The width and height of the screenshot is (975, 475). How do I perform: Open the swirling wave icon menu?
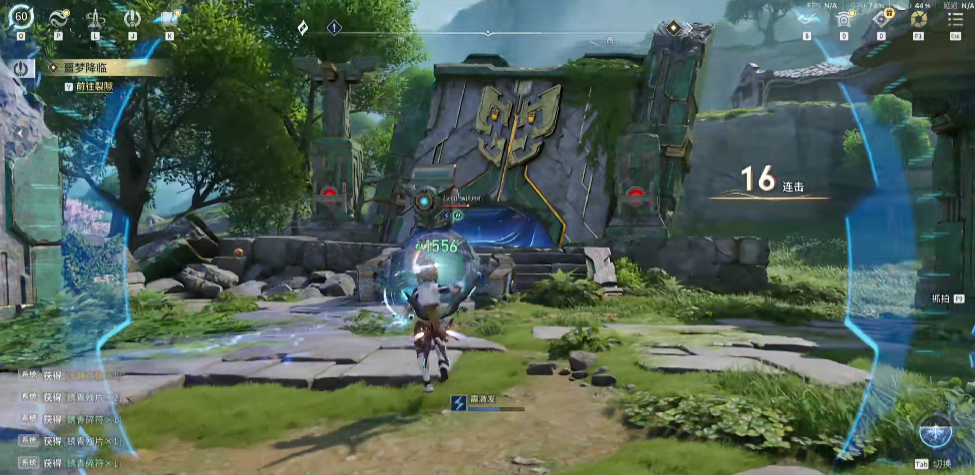tap(57, 17)
